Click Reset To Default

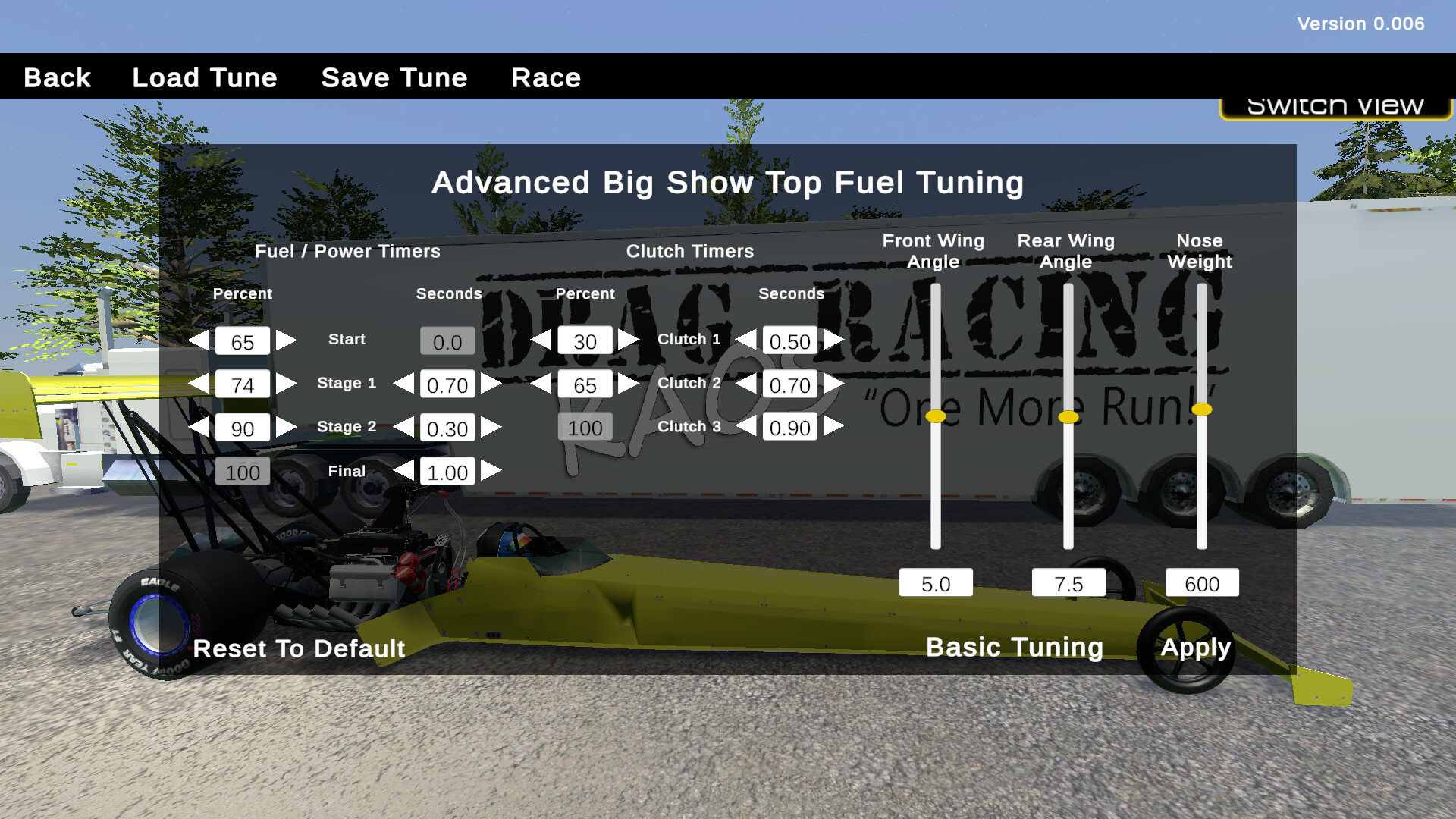(297, 648)
